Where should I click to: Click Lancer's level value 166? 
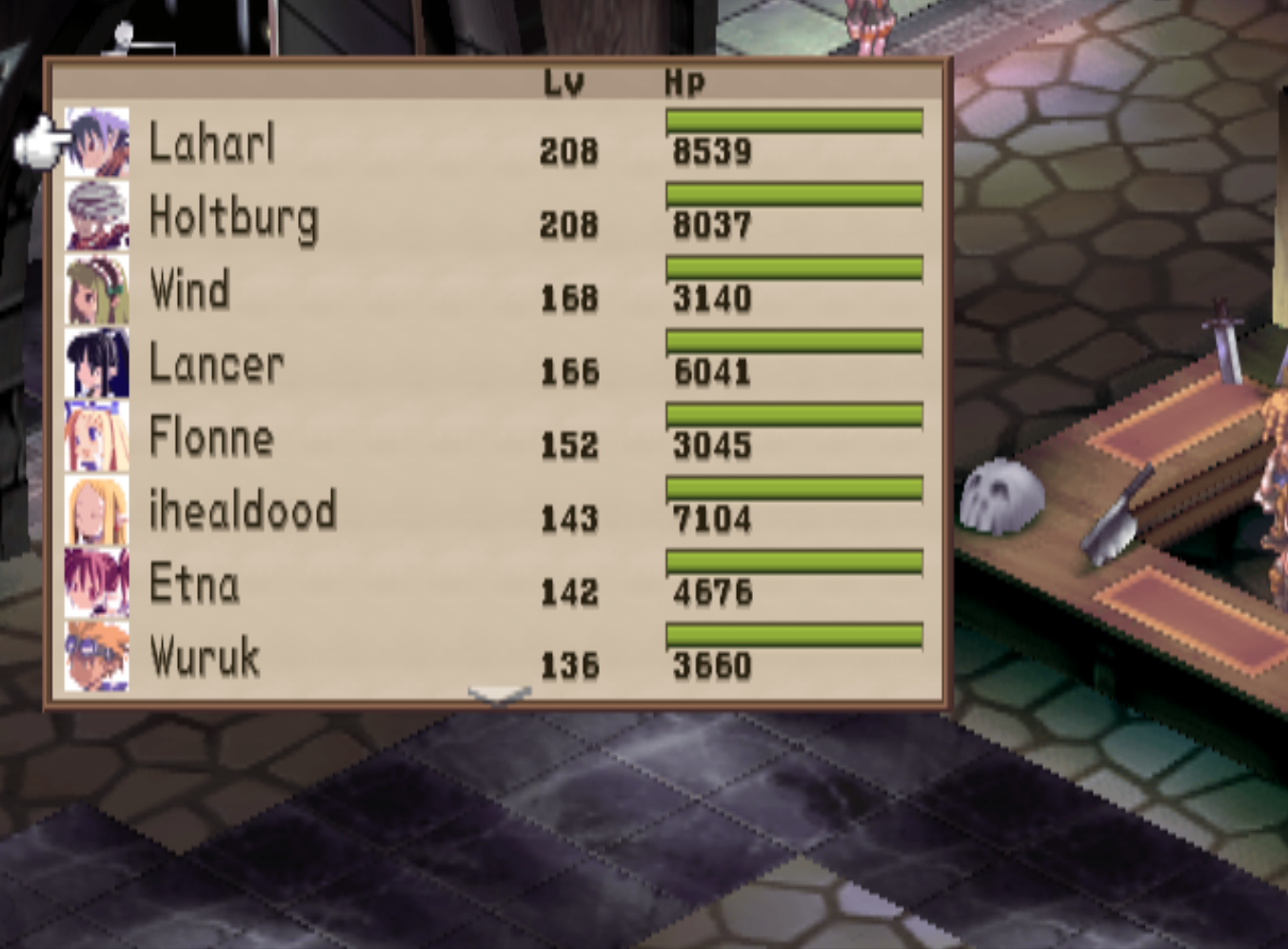[x=567, y=371]
